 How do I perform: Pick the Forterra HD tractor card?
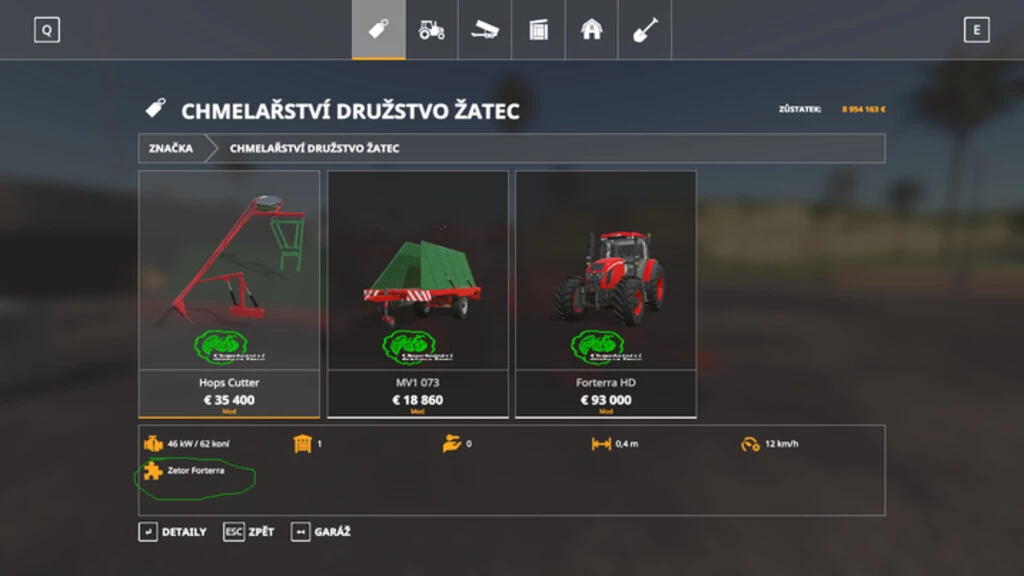coord(606,293)
